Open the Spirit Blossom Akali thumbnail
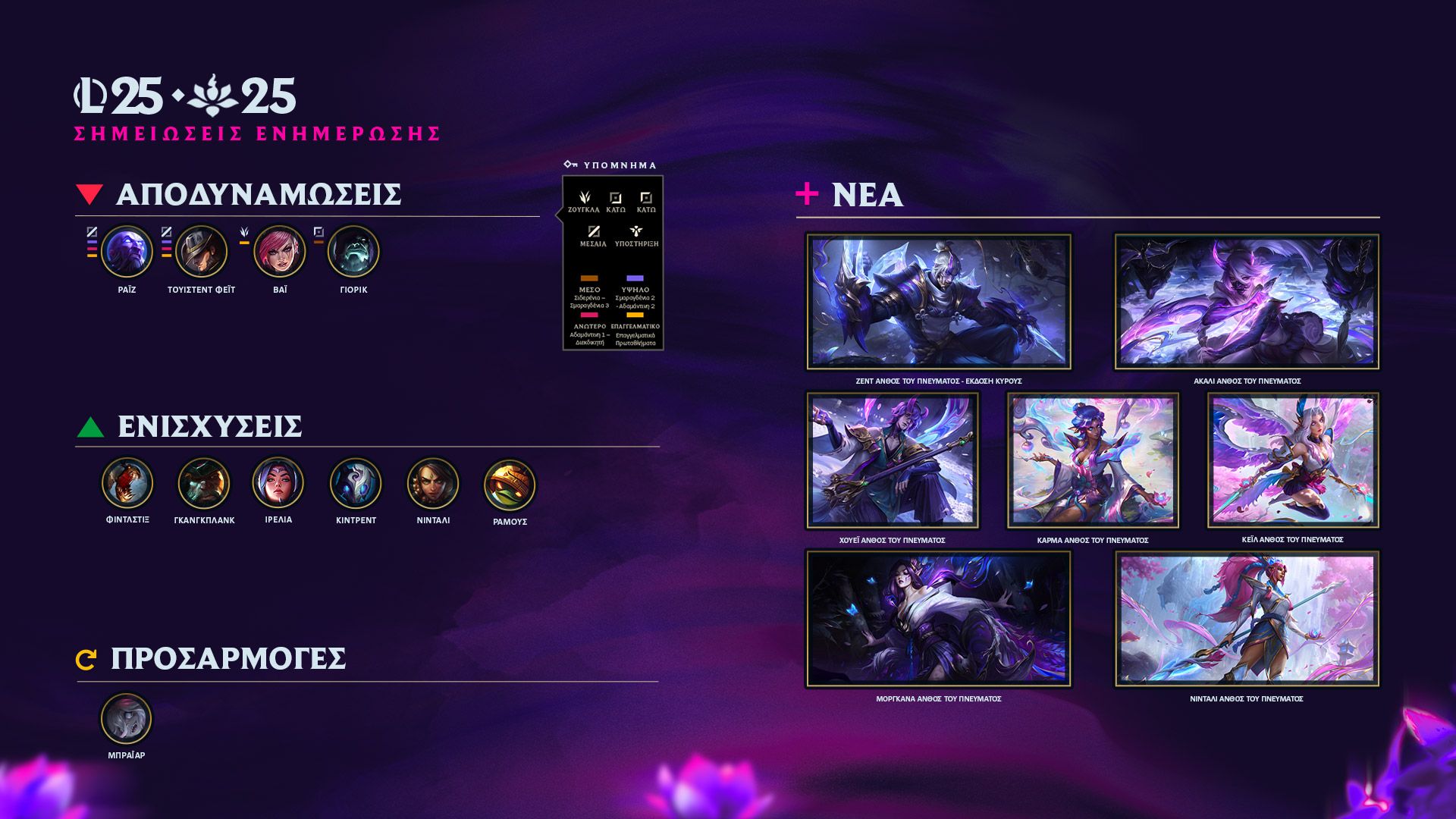 tap(1247, 302)
